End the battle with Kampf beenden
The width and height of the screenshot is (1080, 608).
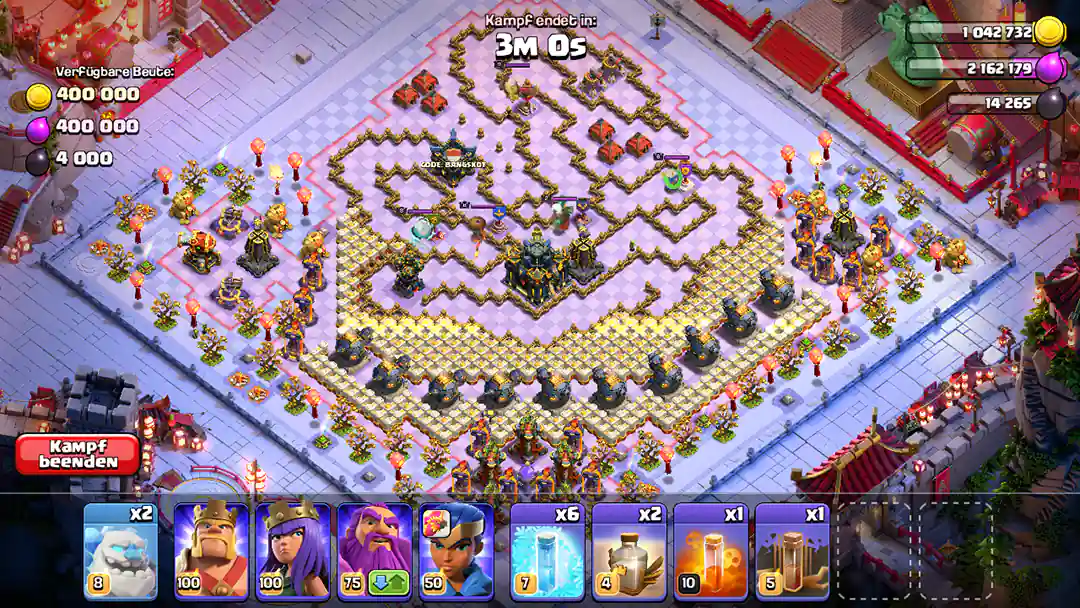77,453
